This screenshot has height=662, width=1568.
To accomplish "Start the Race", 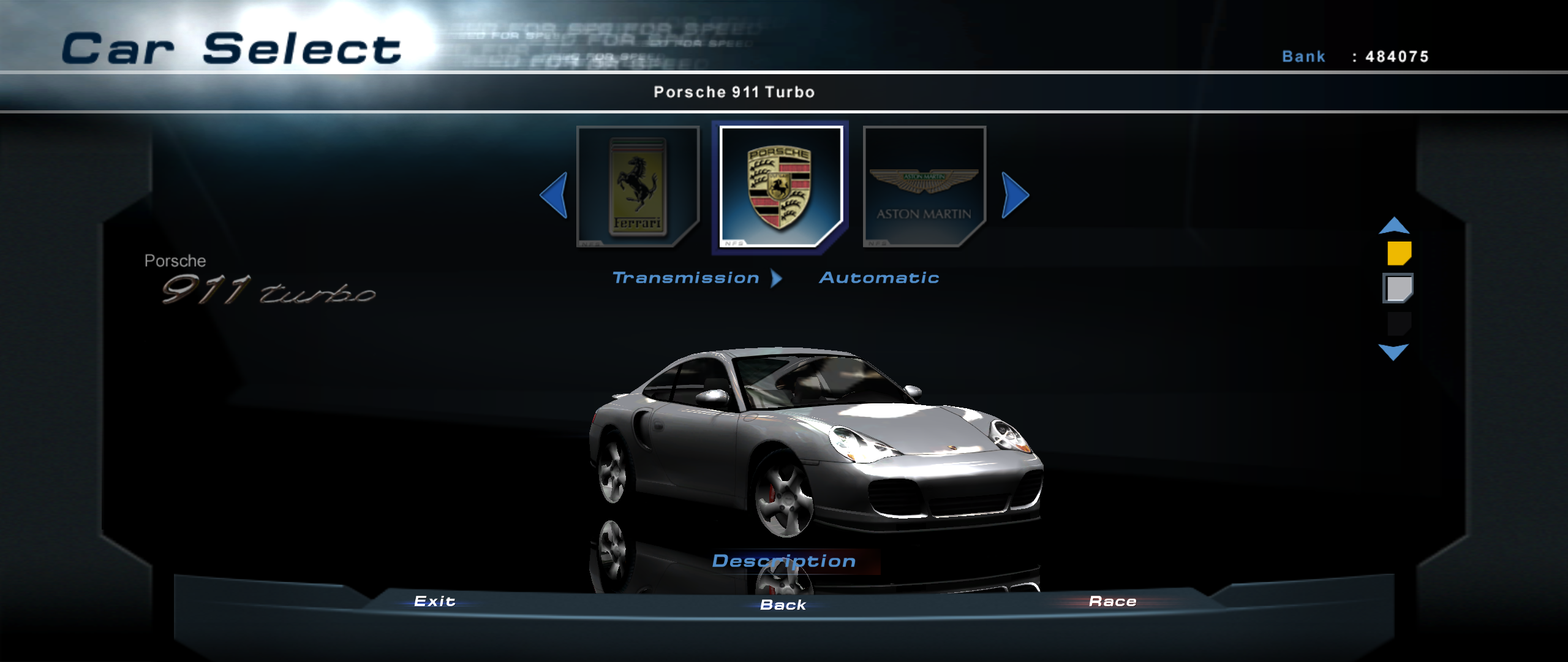I will (1112, 601).
